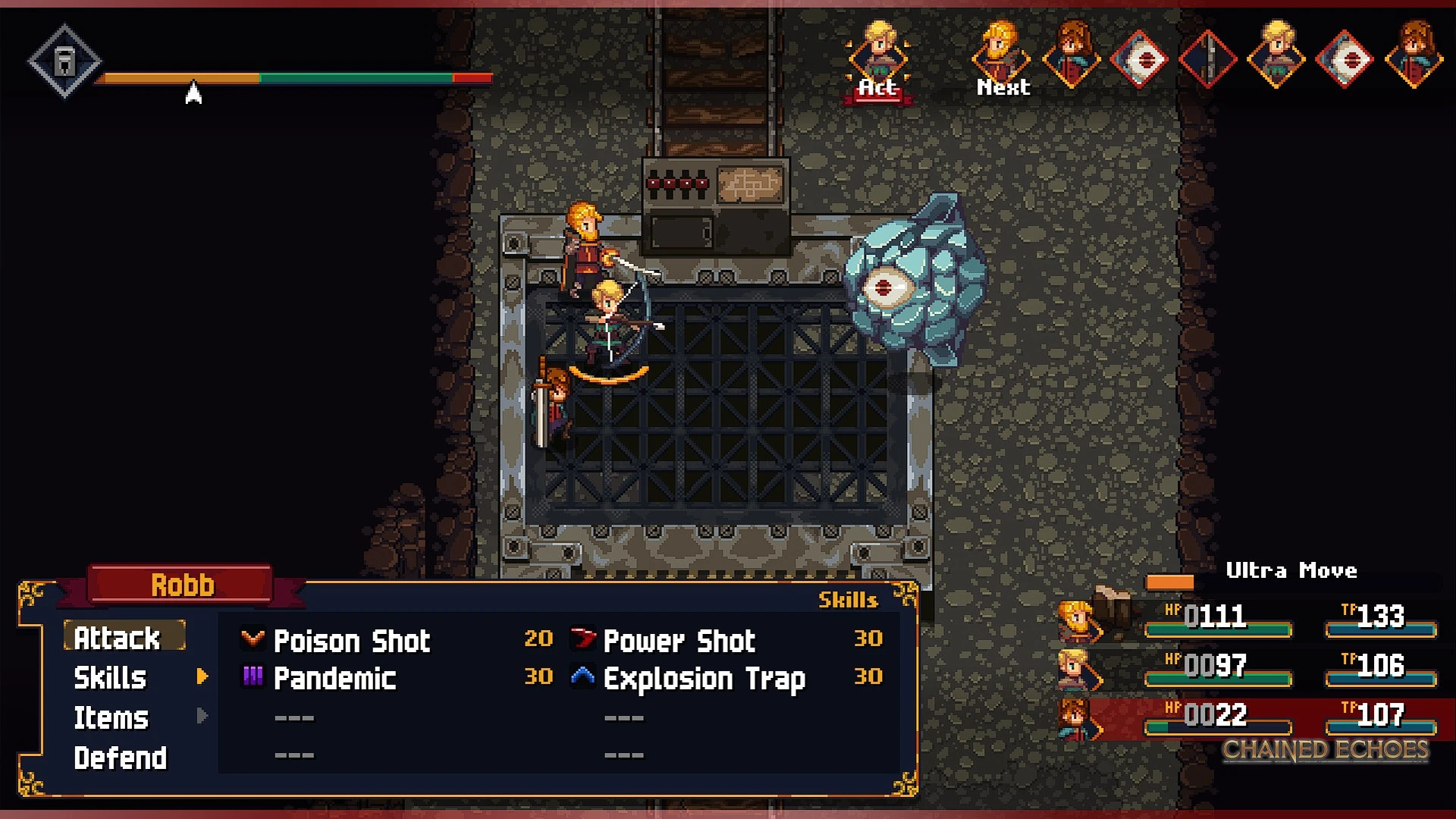Open the Skills submenu

111,677
